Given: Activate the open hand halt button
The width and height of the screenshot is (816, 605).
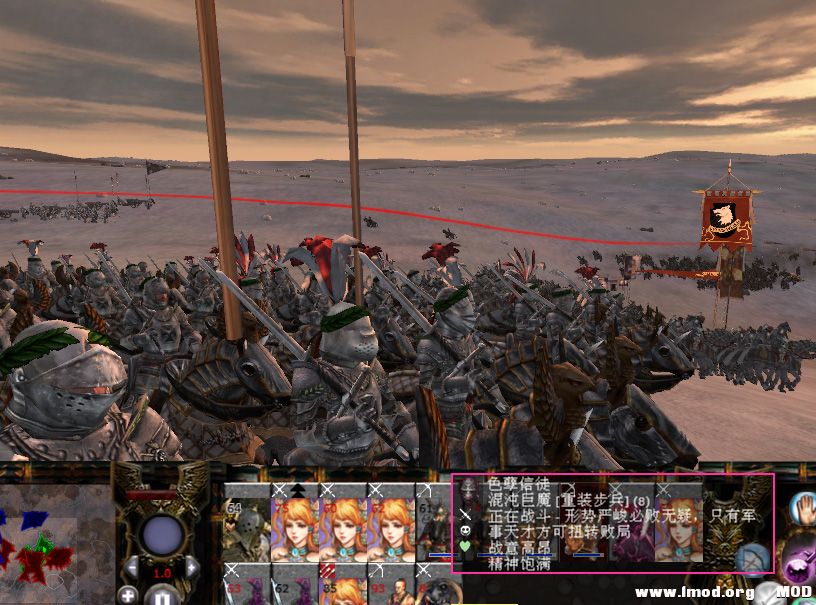Looking at the screenshot, I should coord(803,507).
